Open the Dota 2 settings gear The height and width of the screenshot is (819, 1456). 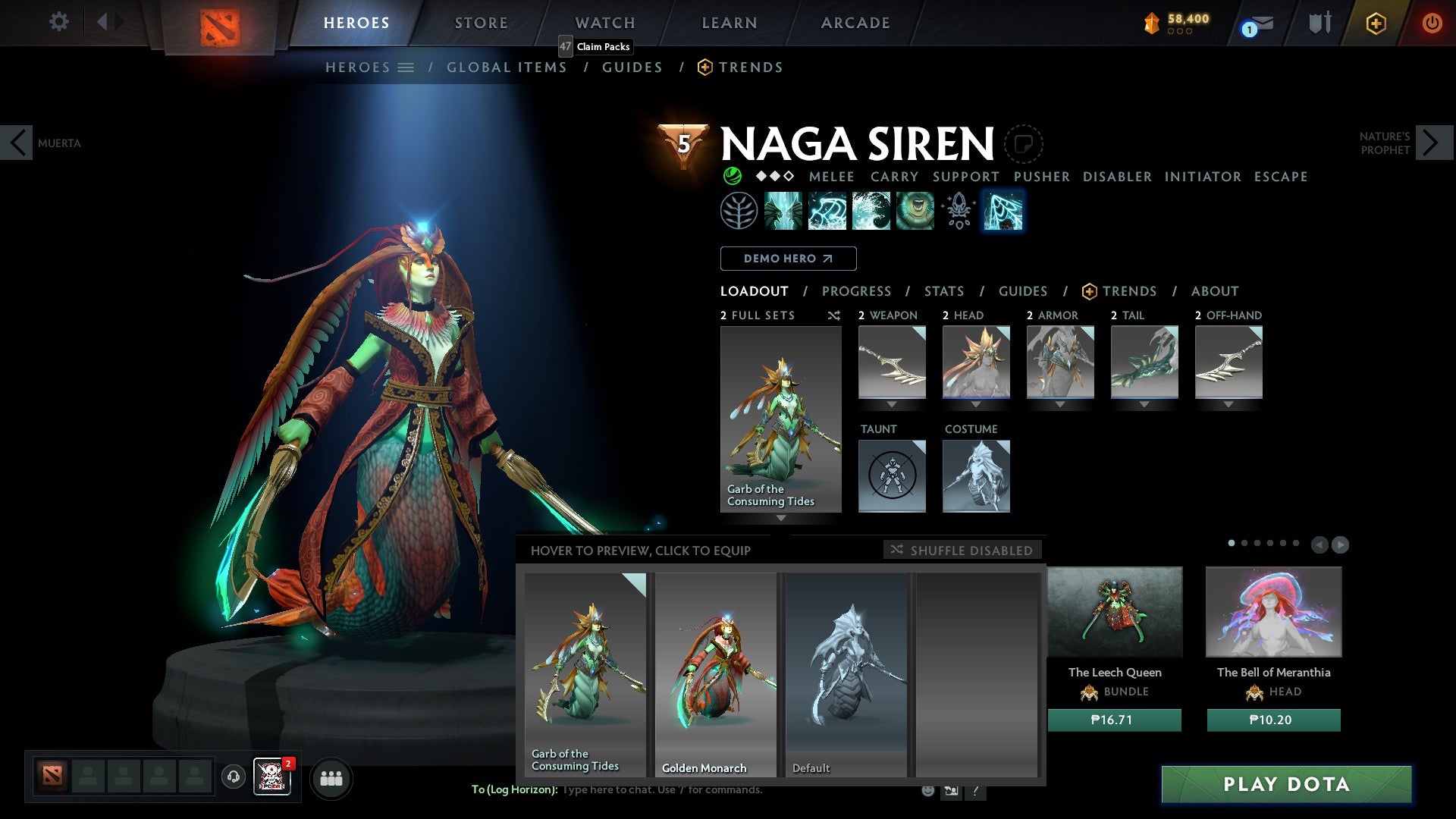pyautogui.click(x=58, y=22)
